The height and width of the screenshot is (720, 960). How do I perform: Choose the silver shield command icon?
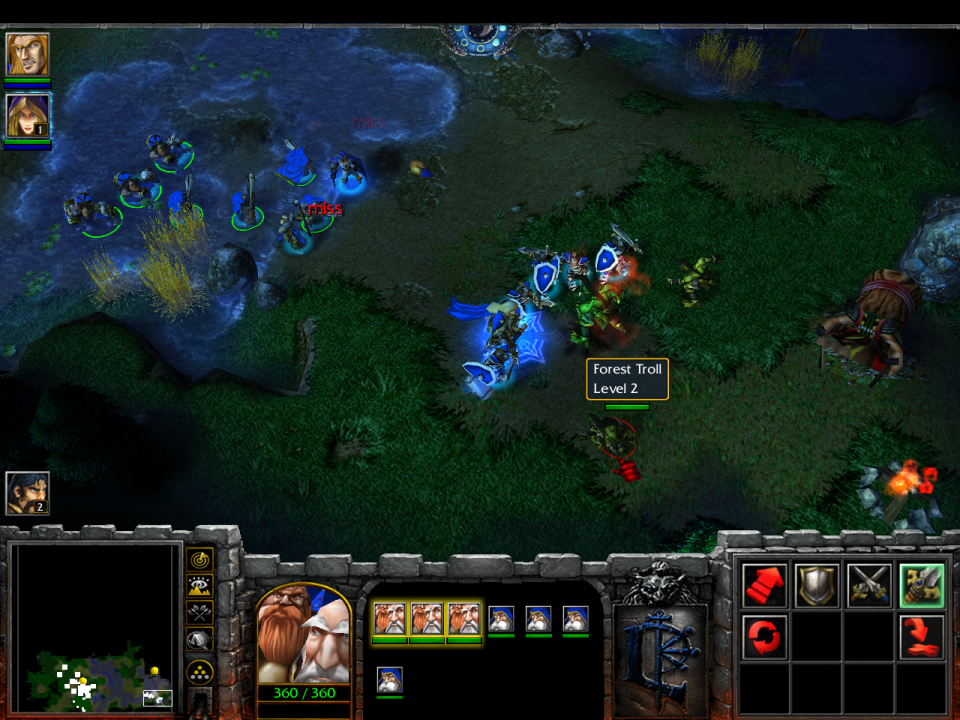point(816,586)
